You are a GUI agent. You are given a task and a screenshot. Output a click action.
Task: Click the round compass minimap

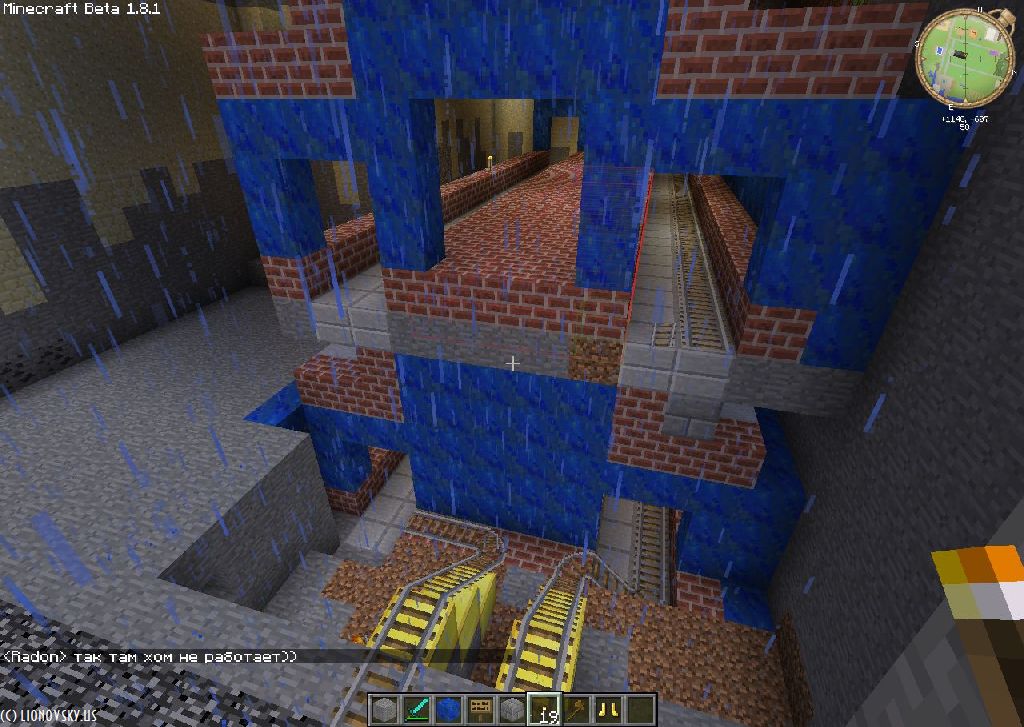pyautogui.click(x=966, y=55)
